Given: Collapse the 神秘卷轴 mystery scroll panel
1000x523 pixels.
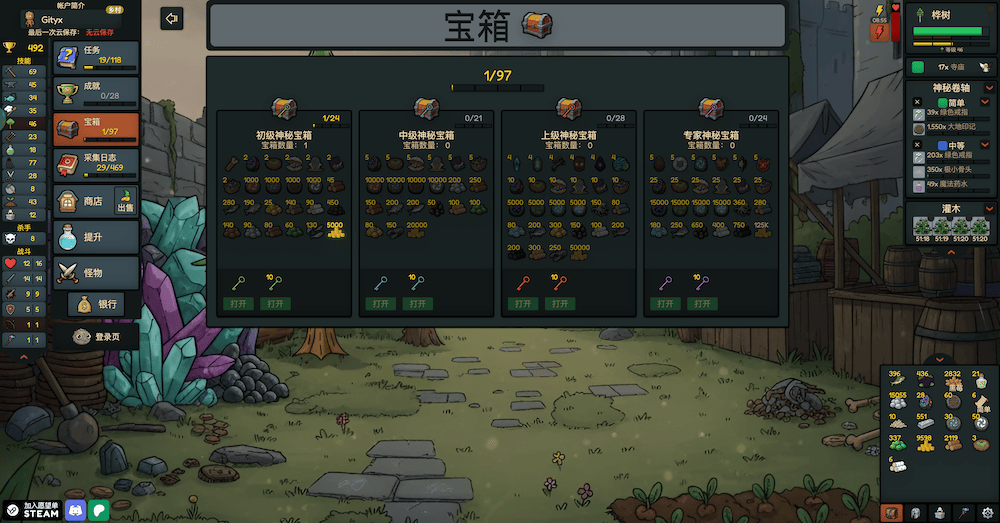Looking at the screenshot, I should (x=987, y=88).
